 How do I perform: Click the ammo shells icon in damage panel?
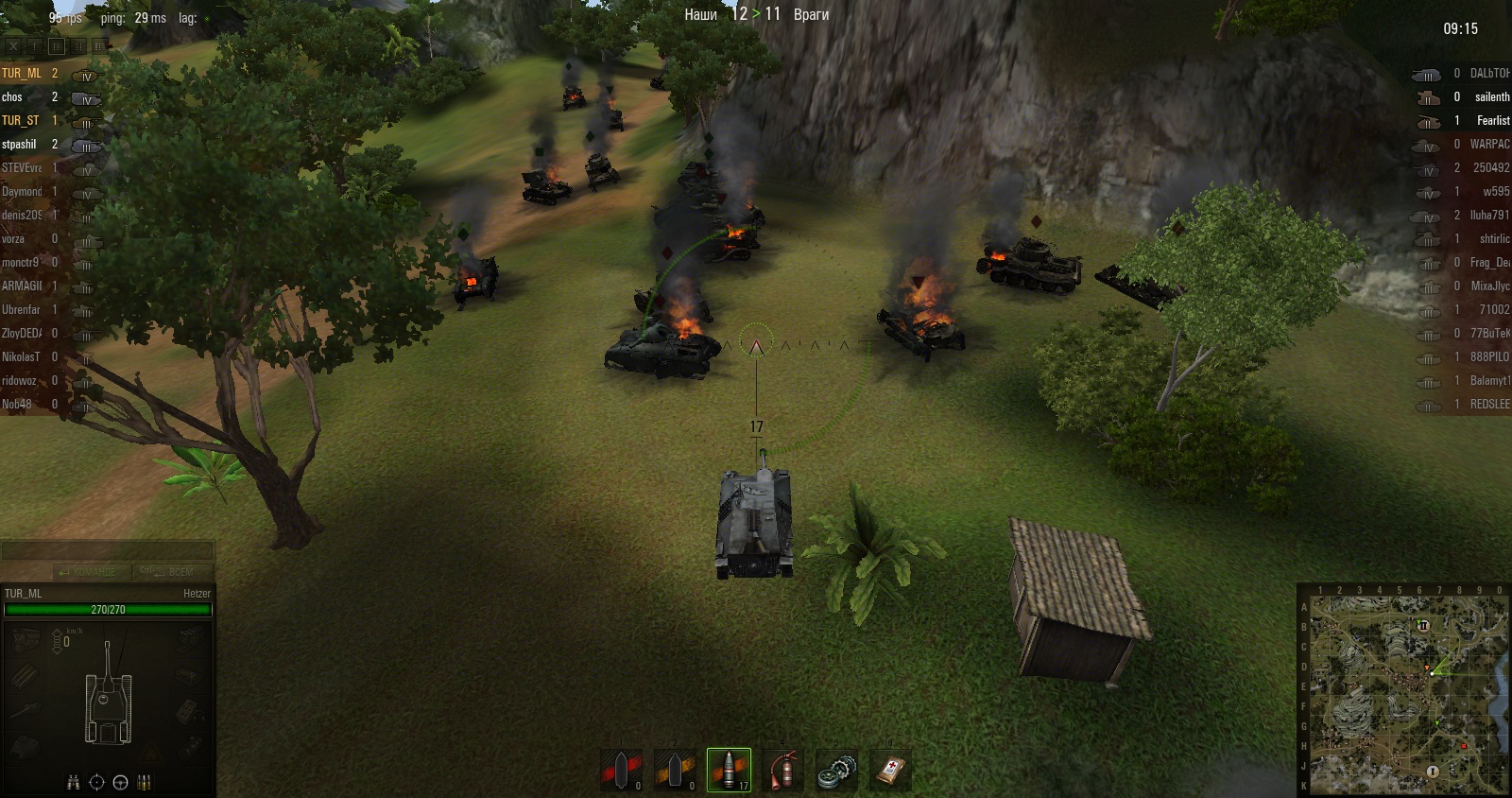click(x=145, y=783)
